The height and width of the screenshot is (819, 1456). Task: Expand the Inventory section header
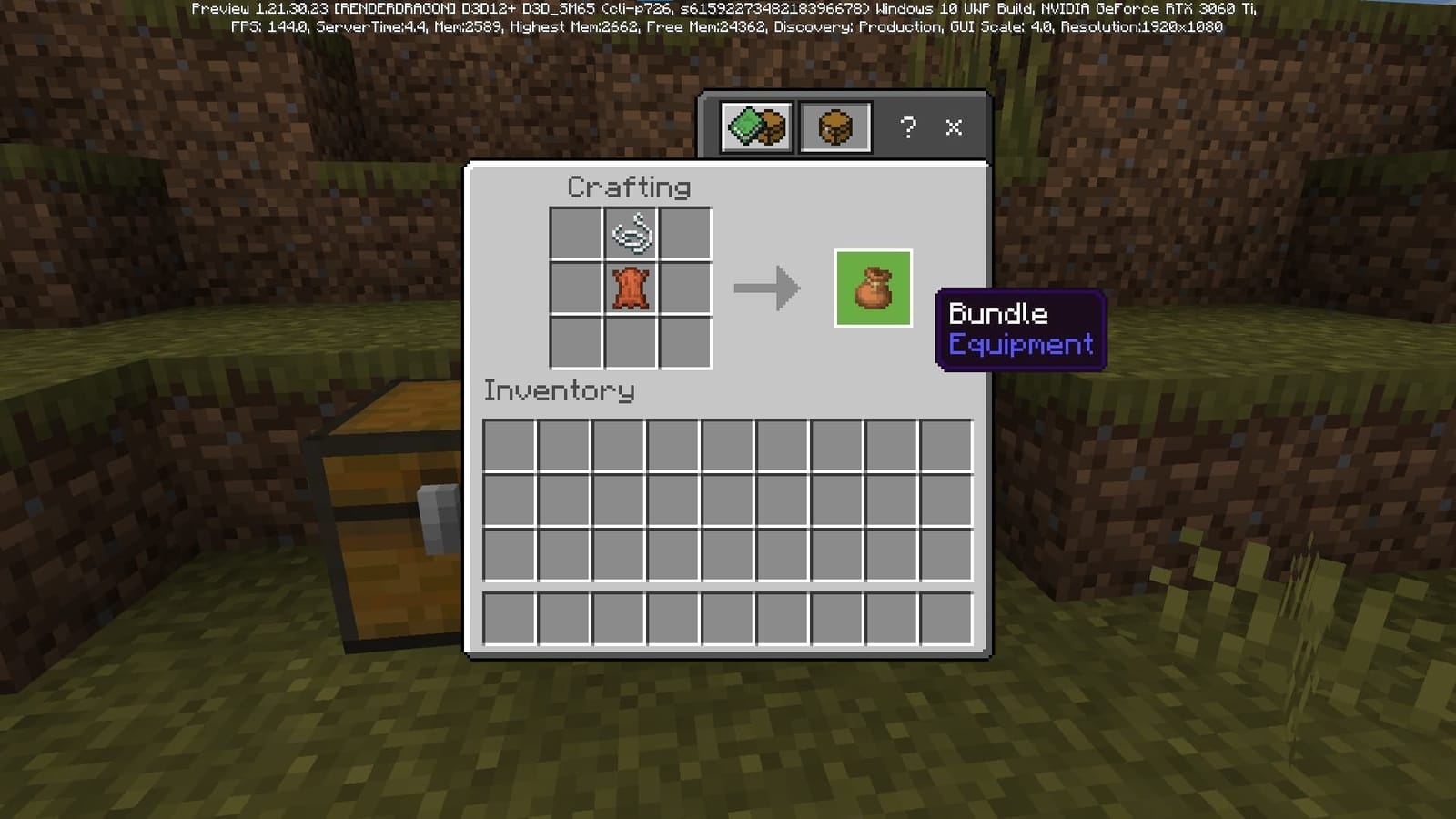558,390
